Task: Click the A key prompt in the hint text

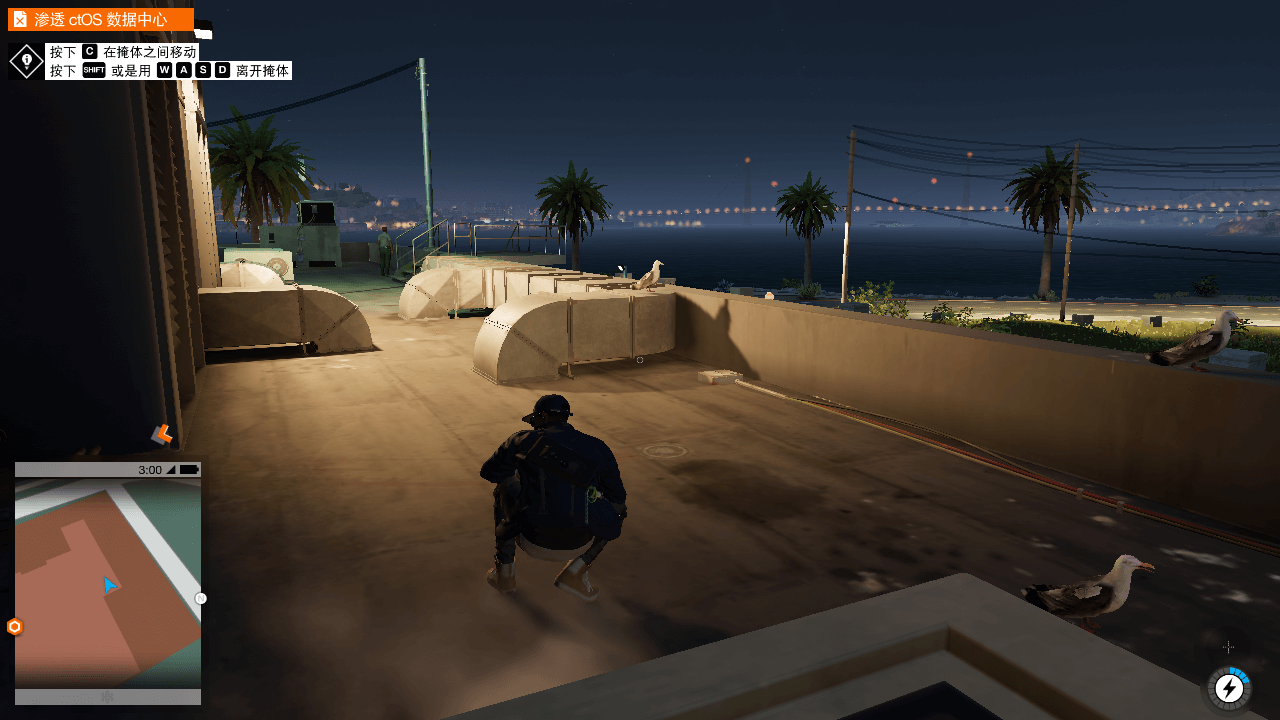Action: (184, 70)
